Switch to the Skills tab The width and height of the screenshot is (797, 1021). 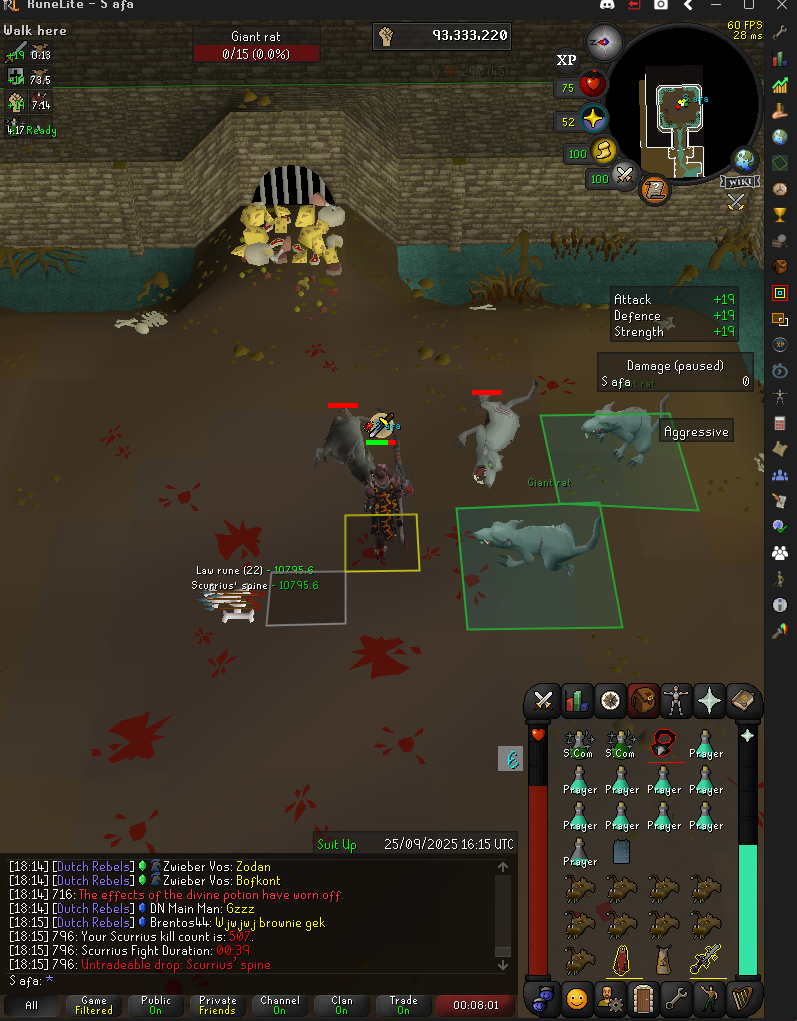(576, 701)
